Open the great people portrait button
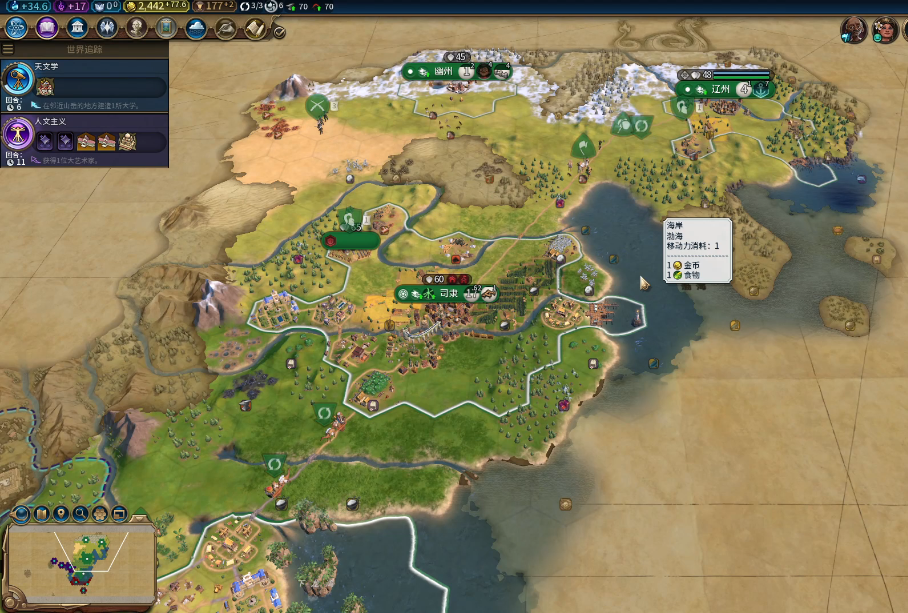Viewport: 908px width, 613px height. point(136,27)
